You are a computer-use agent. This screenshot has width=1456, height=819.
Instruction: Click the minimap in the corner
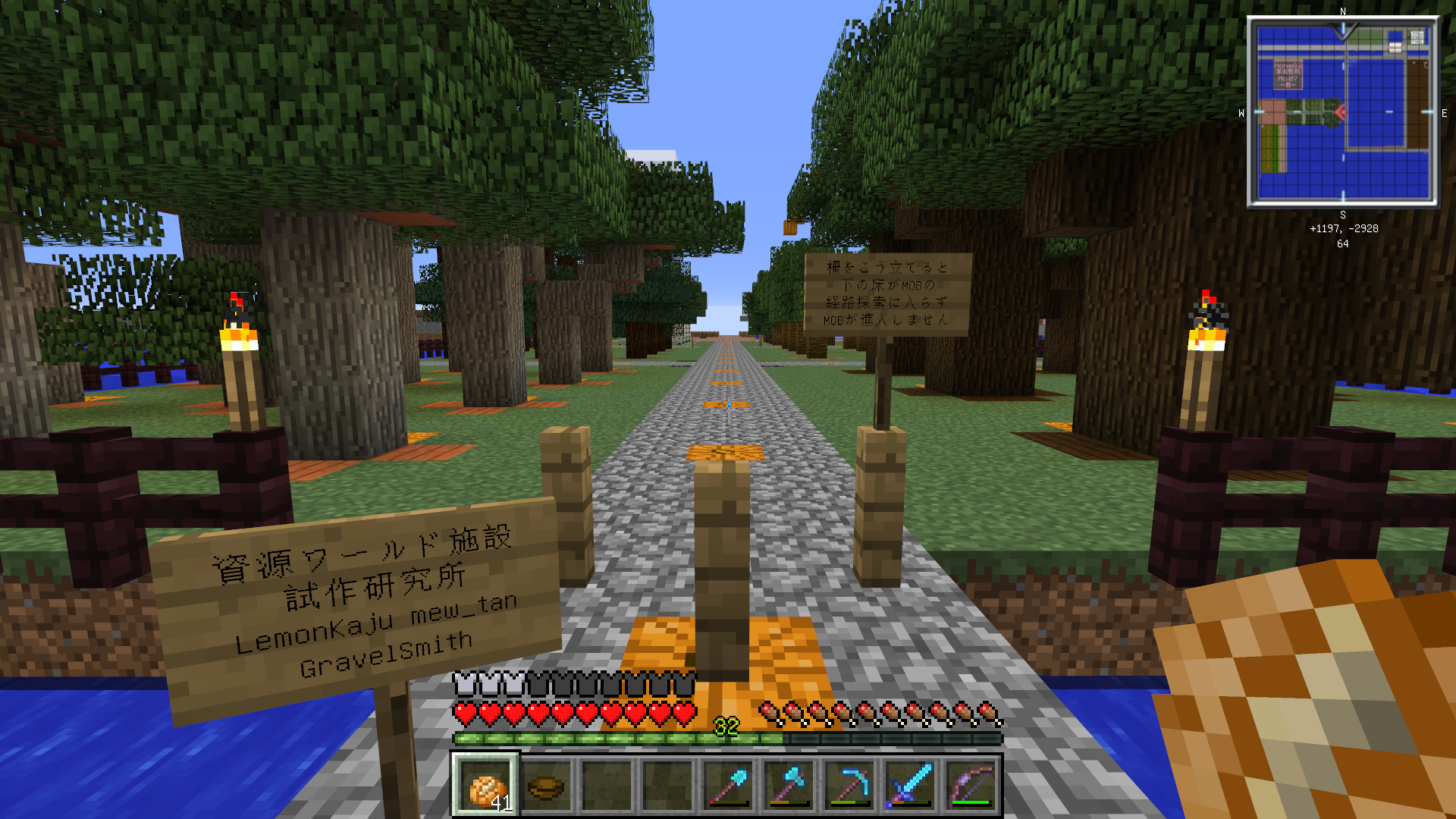click(1343, 112)
